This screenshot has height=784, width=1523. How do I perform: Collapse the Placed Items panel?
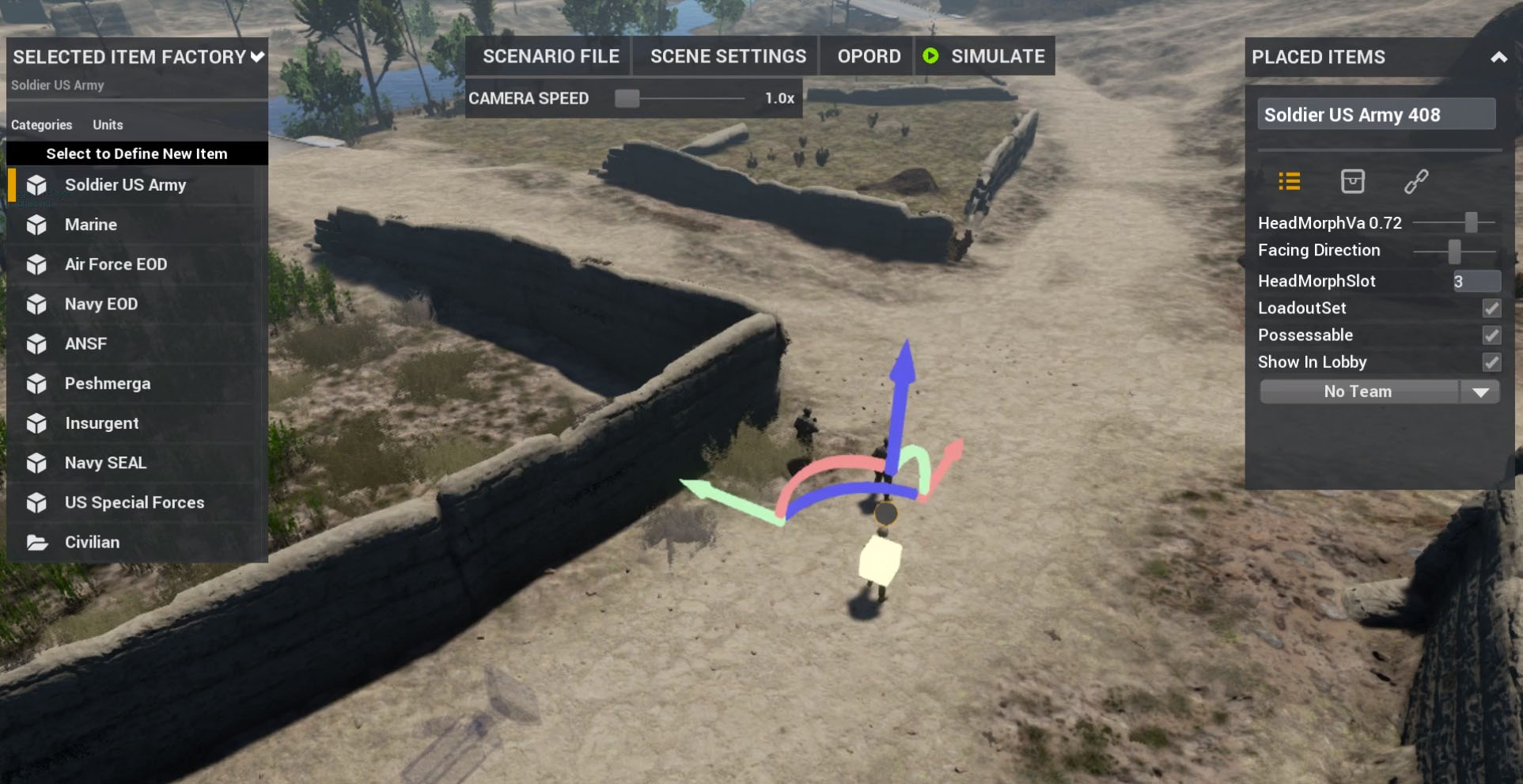coord(1498,57)
